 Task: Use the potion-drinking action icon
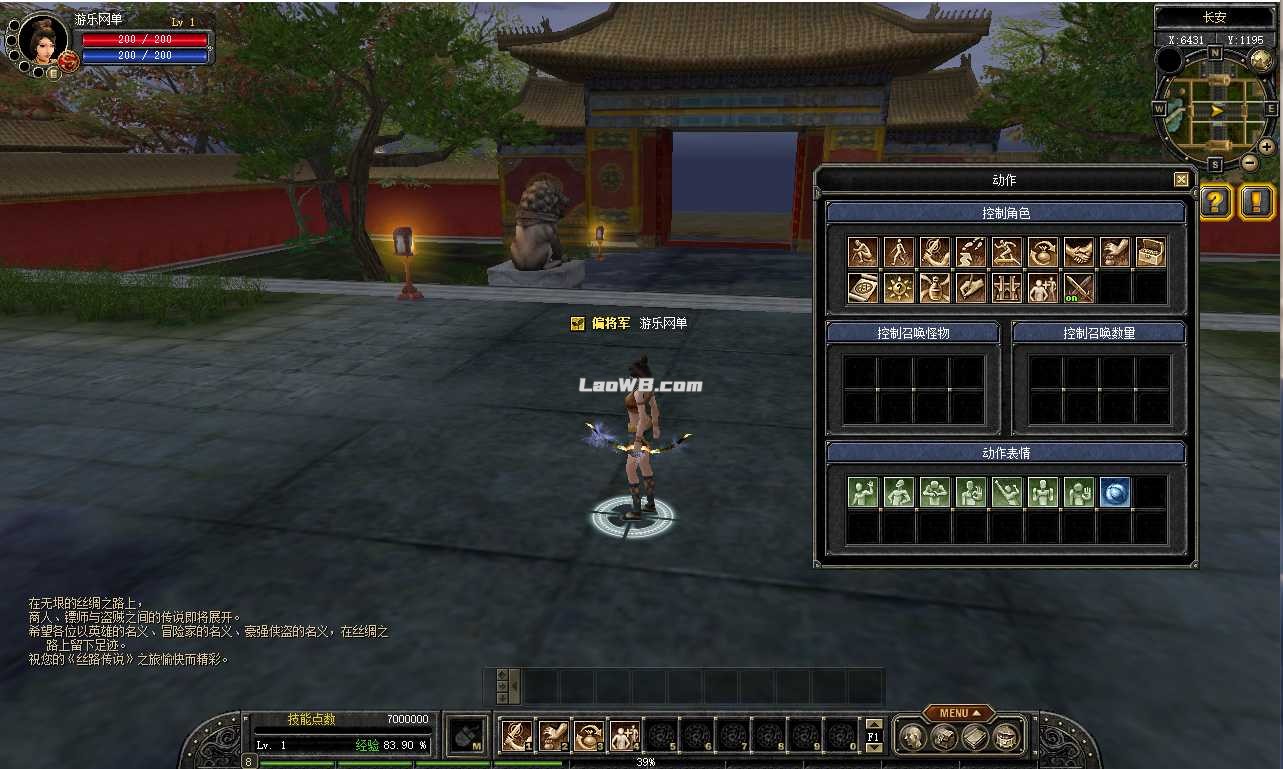click(934, 288)
